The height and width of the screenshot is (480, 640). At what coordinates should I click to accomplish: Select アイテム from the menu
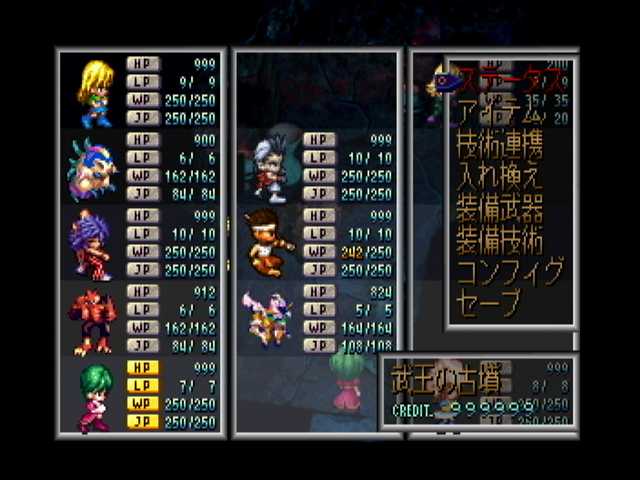496,112
